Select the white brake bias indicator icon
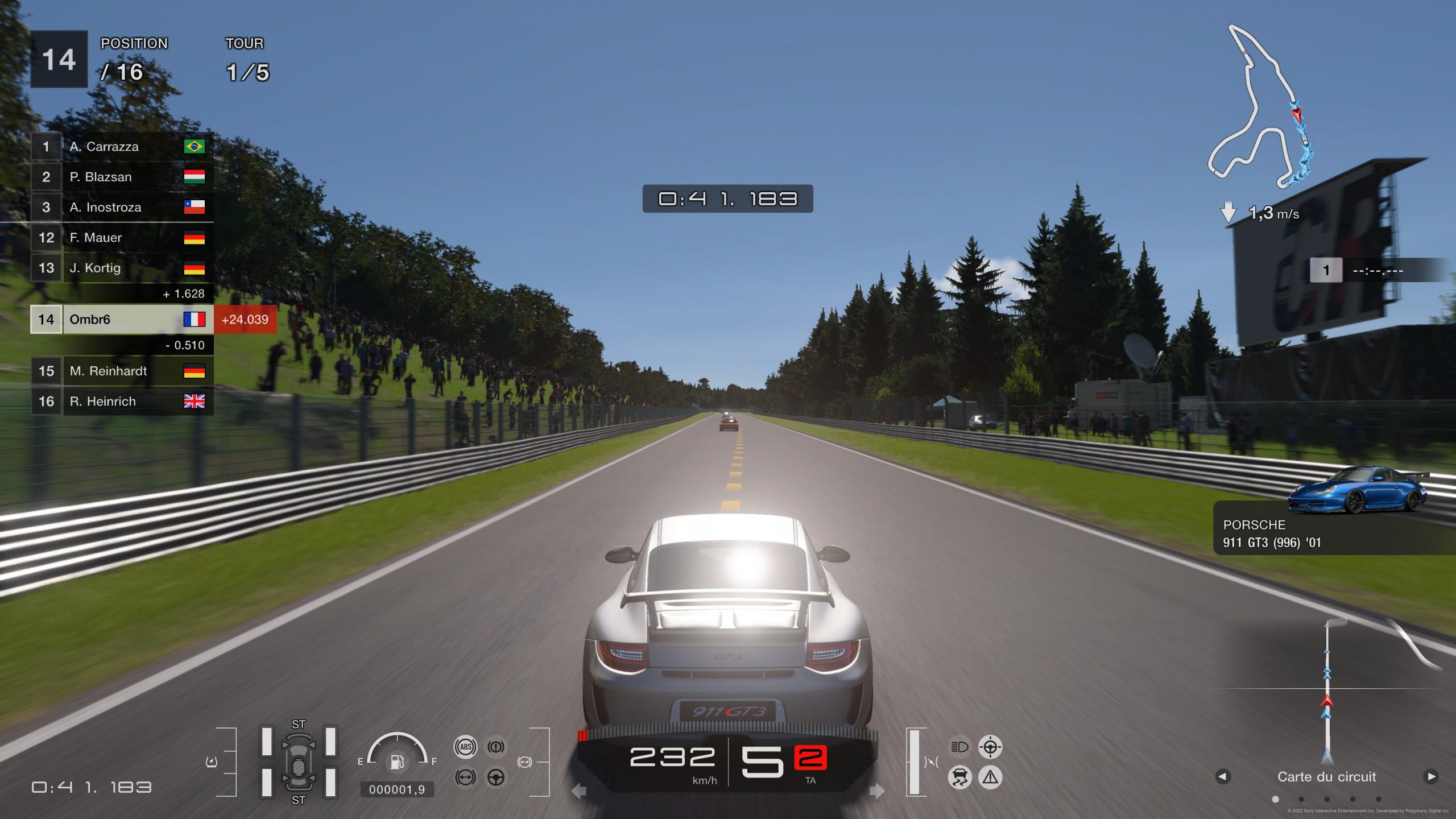Screen dimensions: 1456x819 525,762
